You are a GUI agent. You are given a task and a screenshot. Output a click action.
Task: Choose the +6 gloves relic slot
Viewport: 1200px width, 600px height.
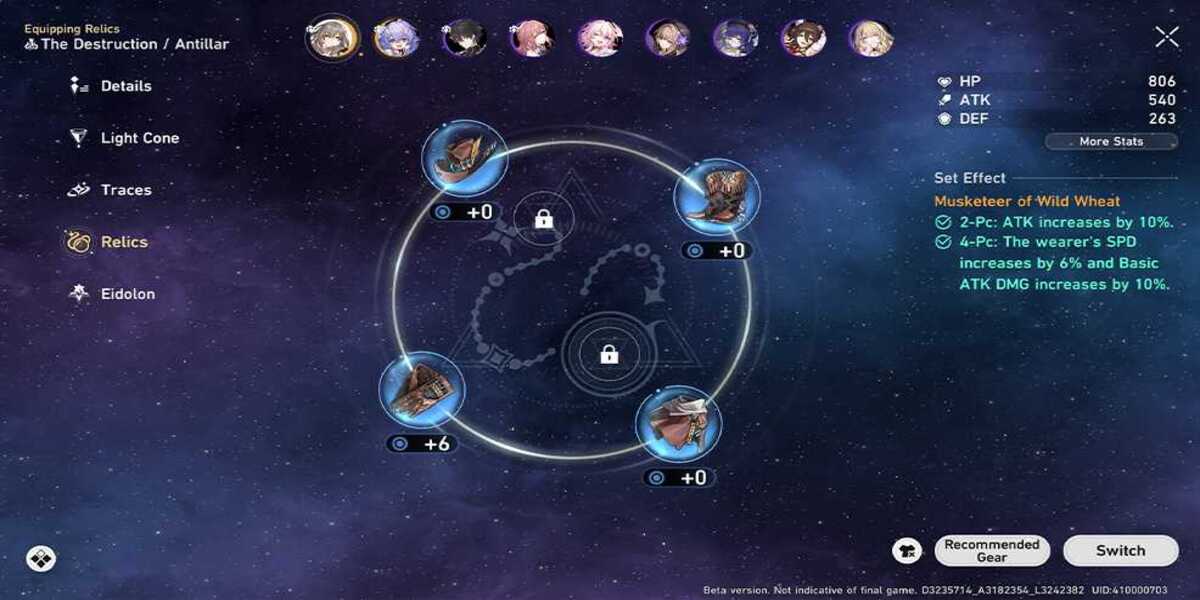[422, 389]
